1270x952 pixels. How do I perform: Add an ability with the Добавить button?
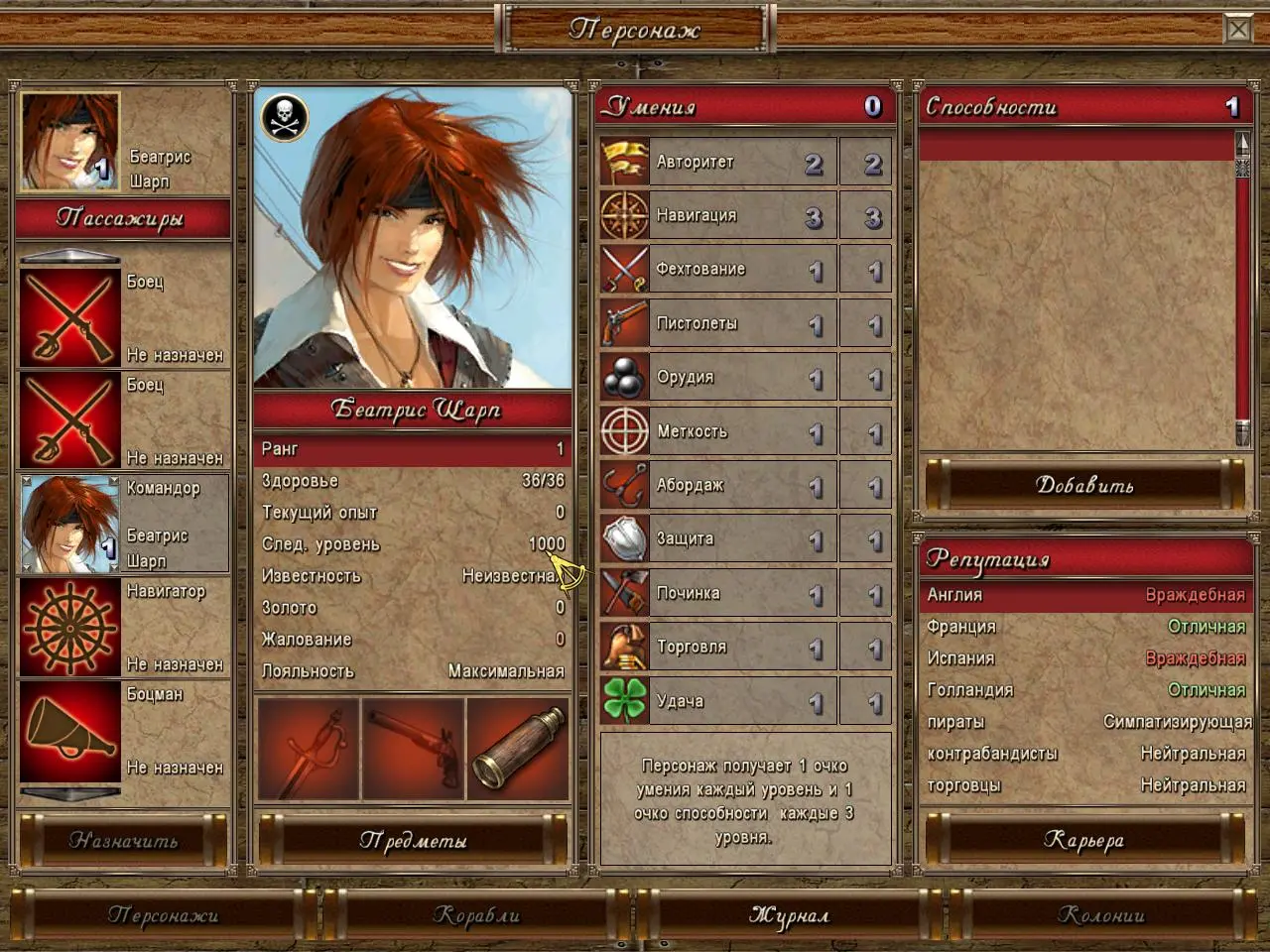point(1084,485)
